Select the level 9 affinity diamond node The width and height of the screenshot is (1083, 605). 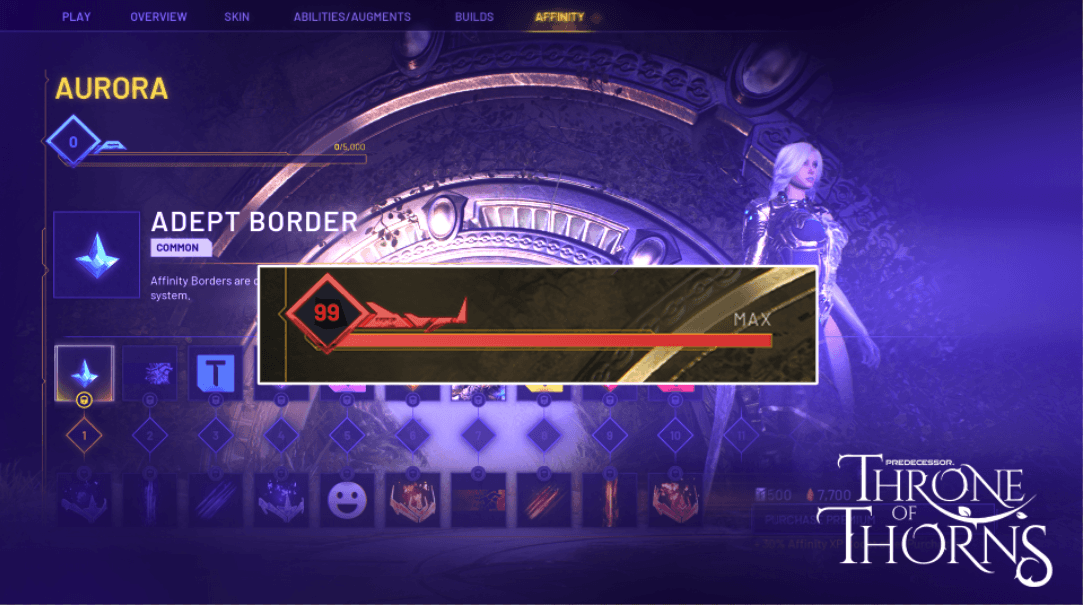[609, 435]
